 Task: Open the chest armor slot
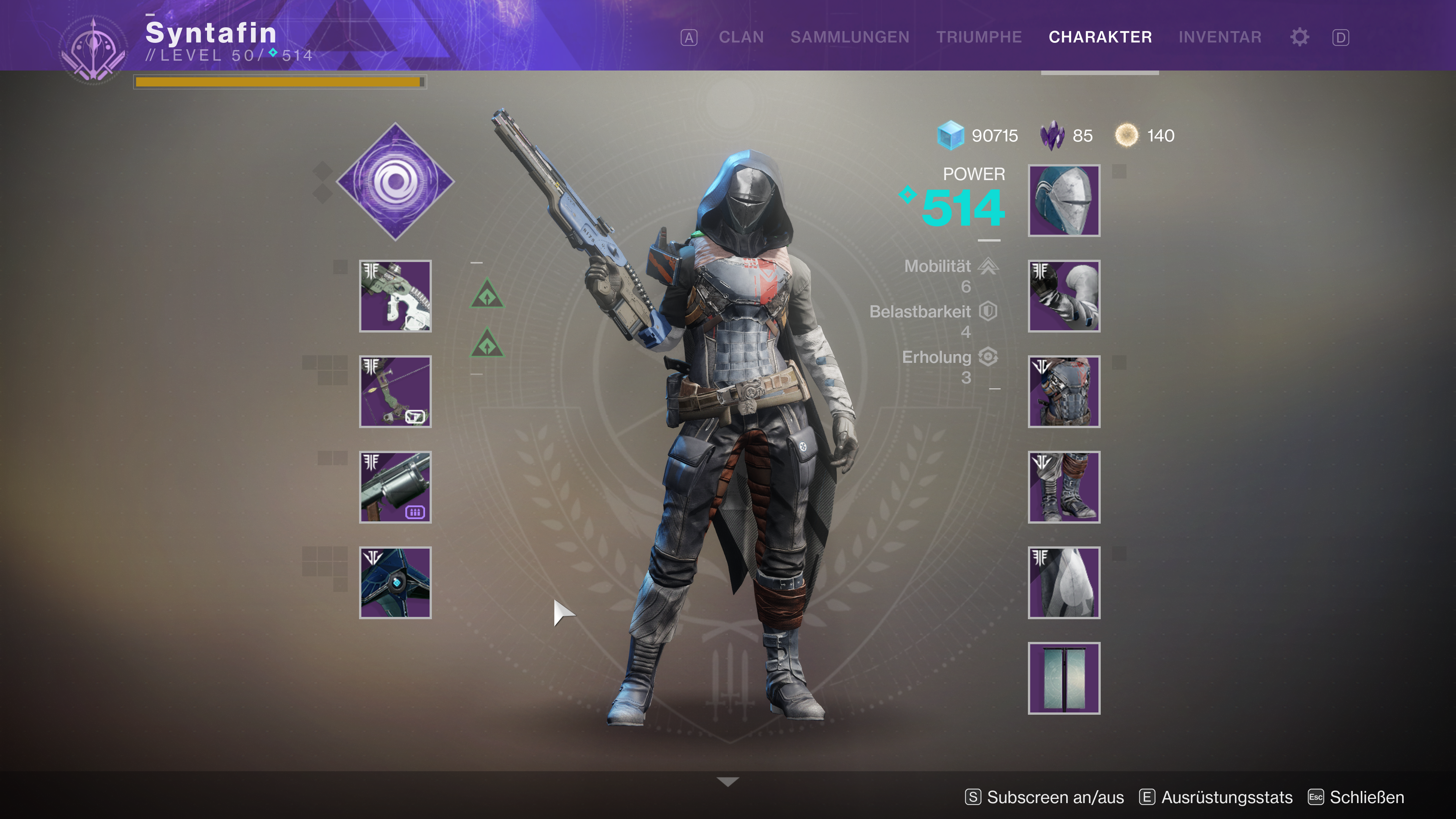point(1064,392)
